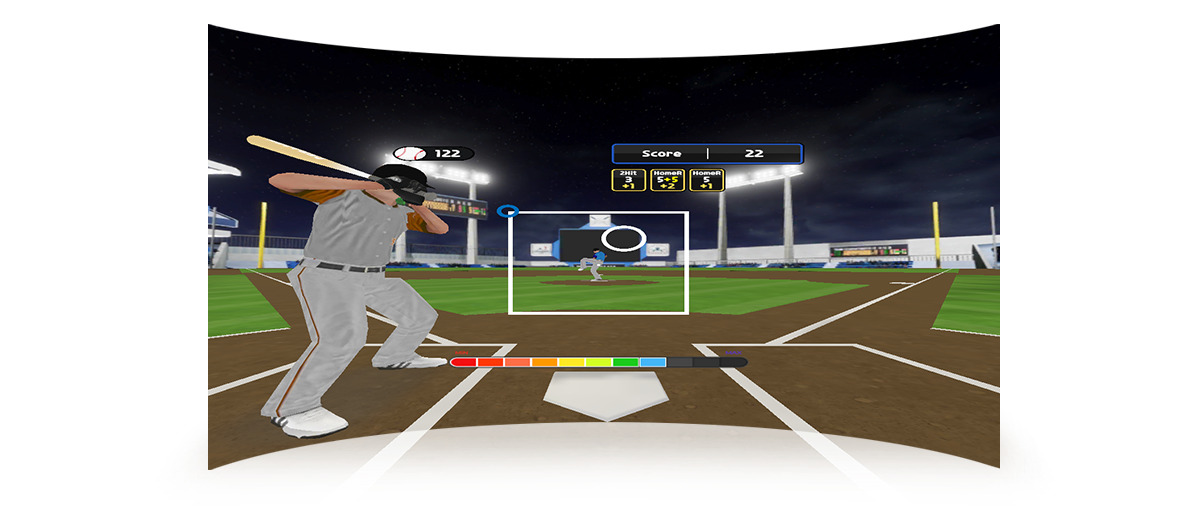Screen dimensions: 1200x530
Task: Select the small blue ring marker
Action: point(508,212)
